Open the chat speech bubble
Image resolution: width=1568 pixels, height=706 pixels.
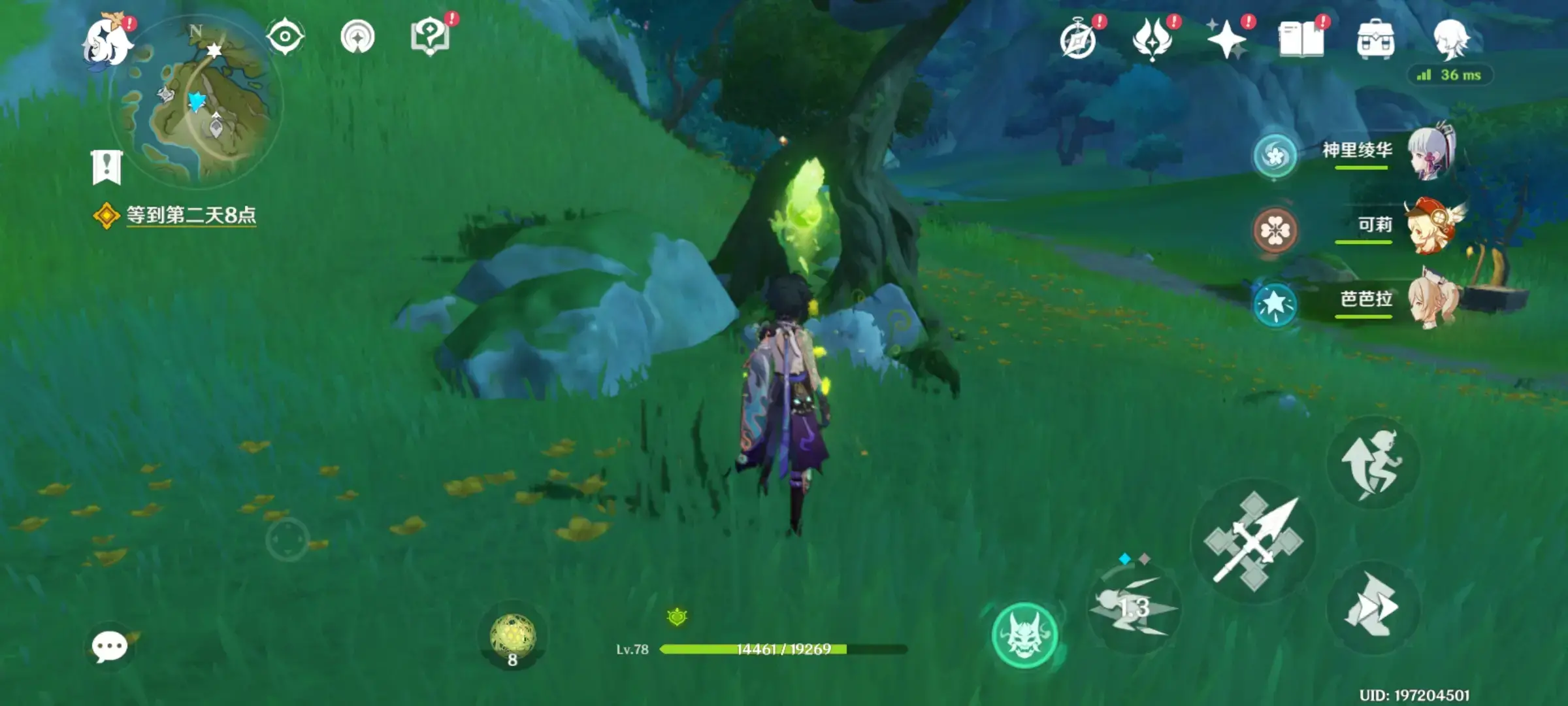[109, 647]
